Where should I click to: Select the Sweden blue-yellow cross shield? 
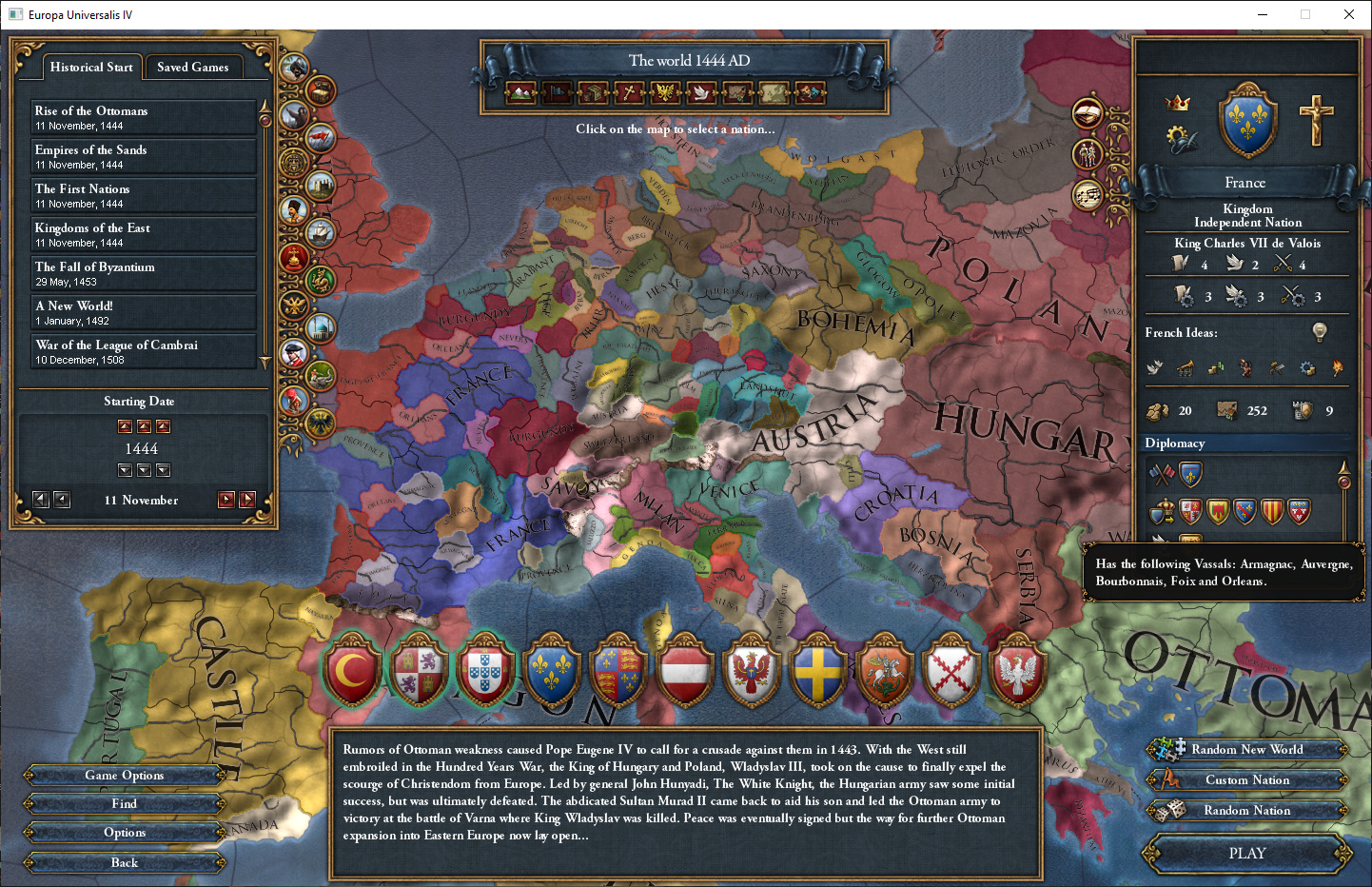coord(818,673)
